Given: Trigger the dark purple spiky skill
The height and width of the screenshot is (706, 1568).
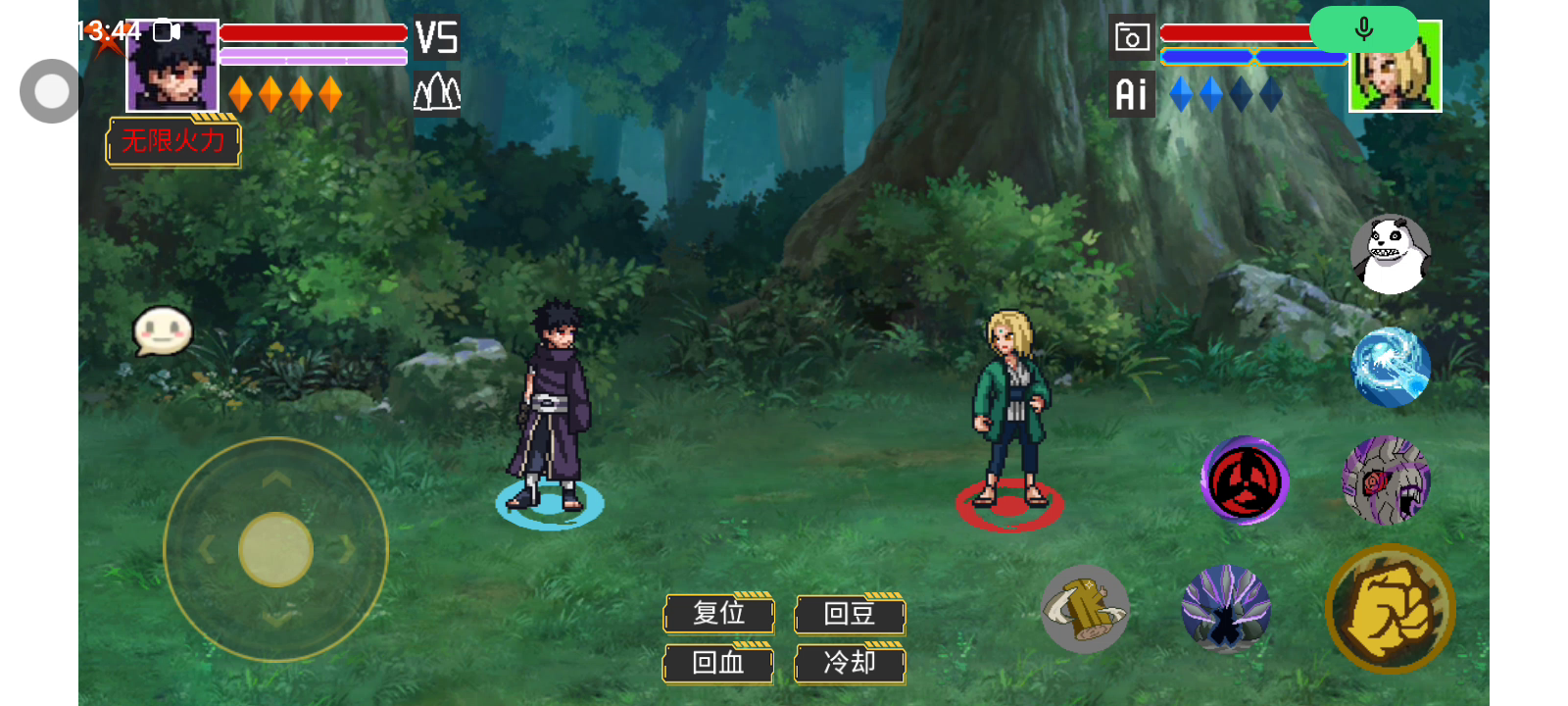Looking at the screenshot, I should (x=1225, y=609).
